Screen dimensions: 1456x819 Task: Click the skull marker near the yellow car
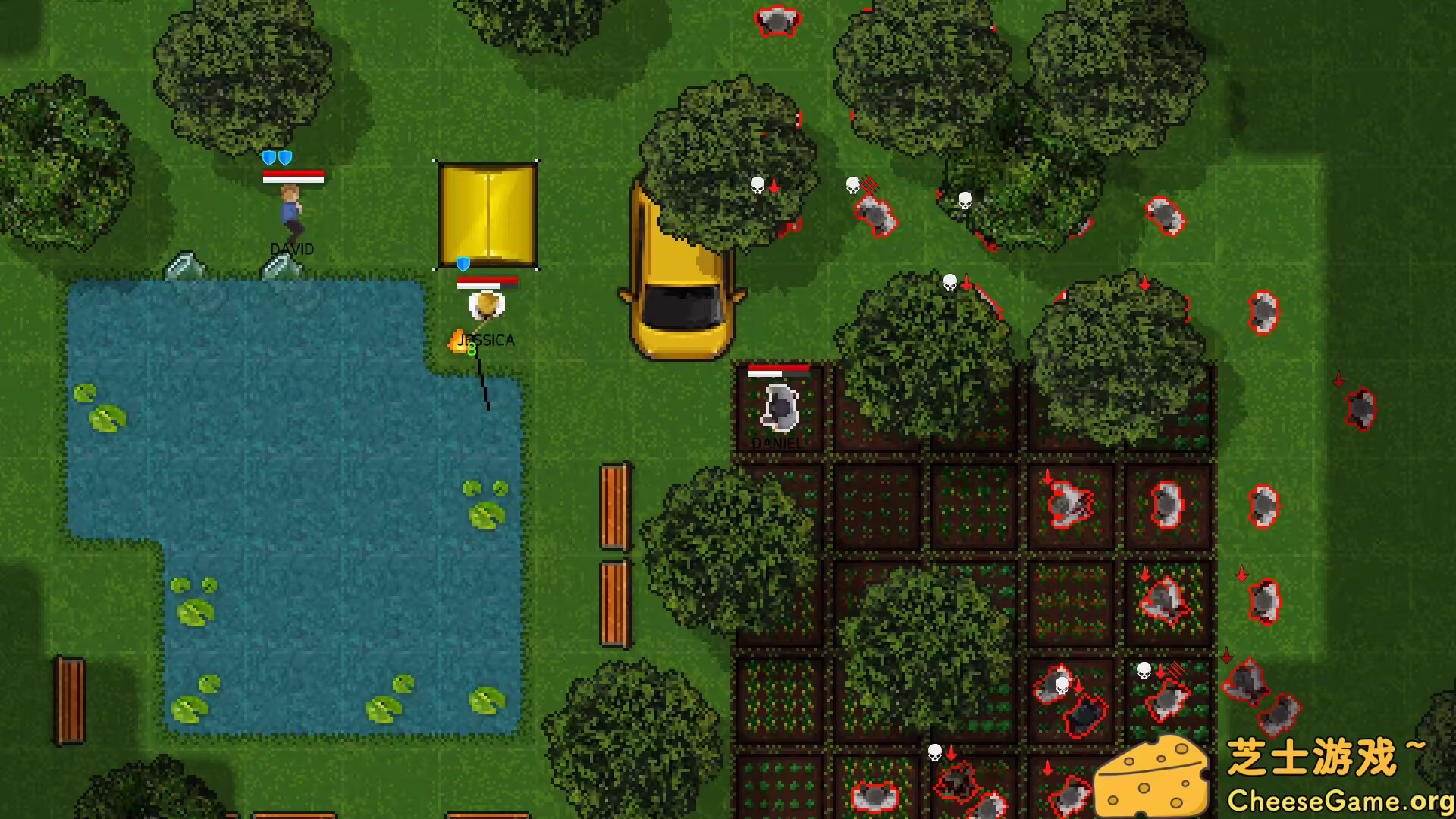click(x=757, y=184)
